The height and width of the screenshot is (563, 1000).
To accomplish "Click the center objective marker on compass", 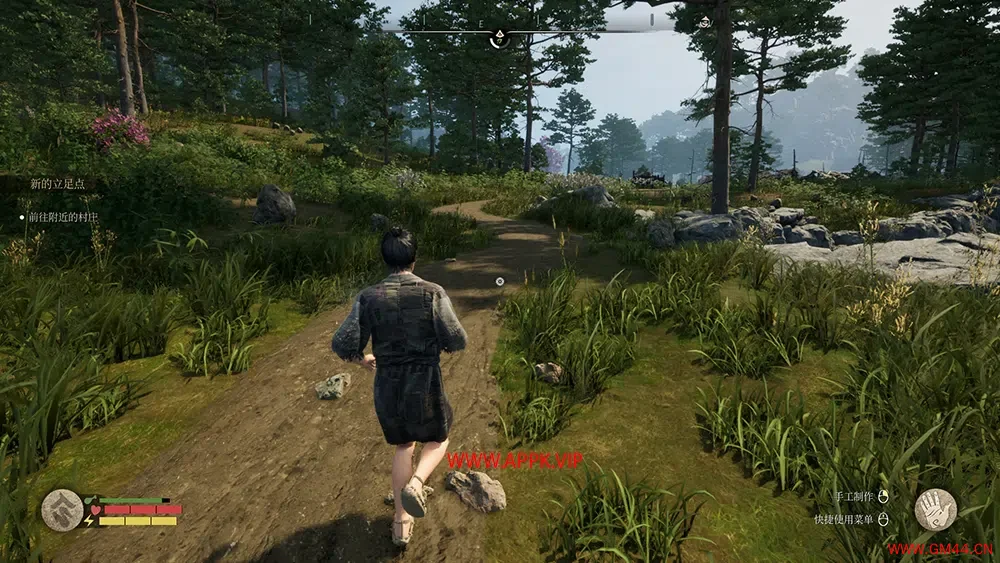I will click(x=498, y=38).
